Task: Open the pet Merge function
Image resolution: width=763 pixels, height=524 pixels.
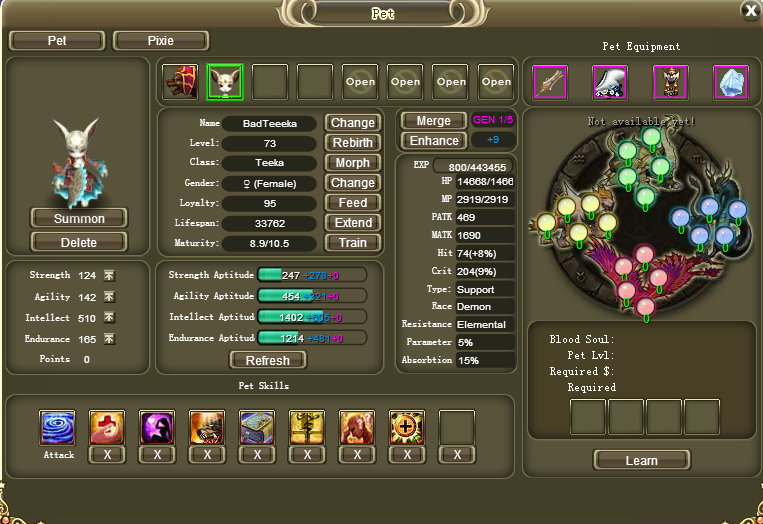Action: pyautogui.click(x=433, y=120)
